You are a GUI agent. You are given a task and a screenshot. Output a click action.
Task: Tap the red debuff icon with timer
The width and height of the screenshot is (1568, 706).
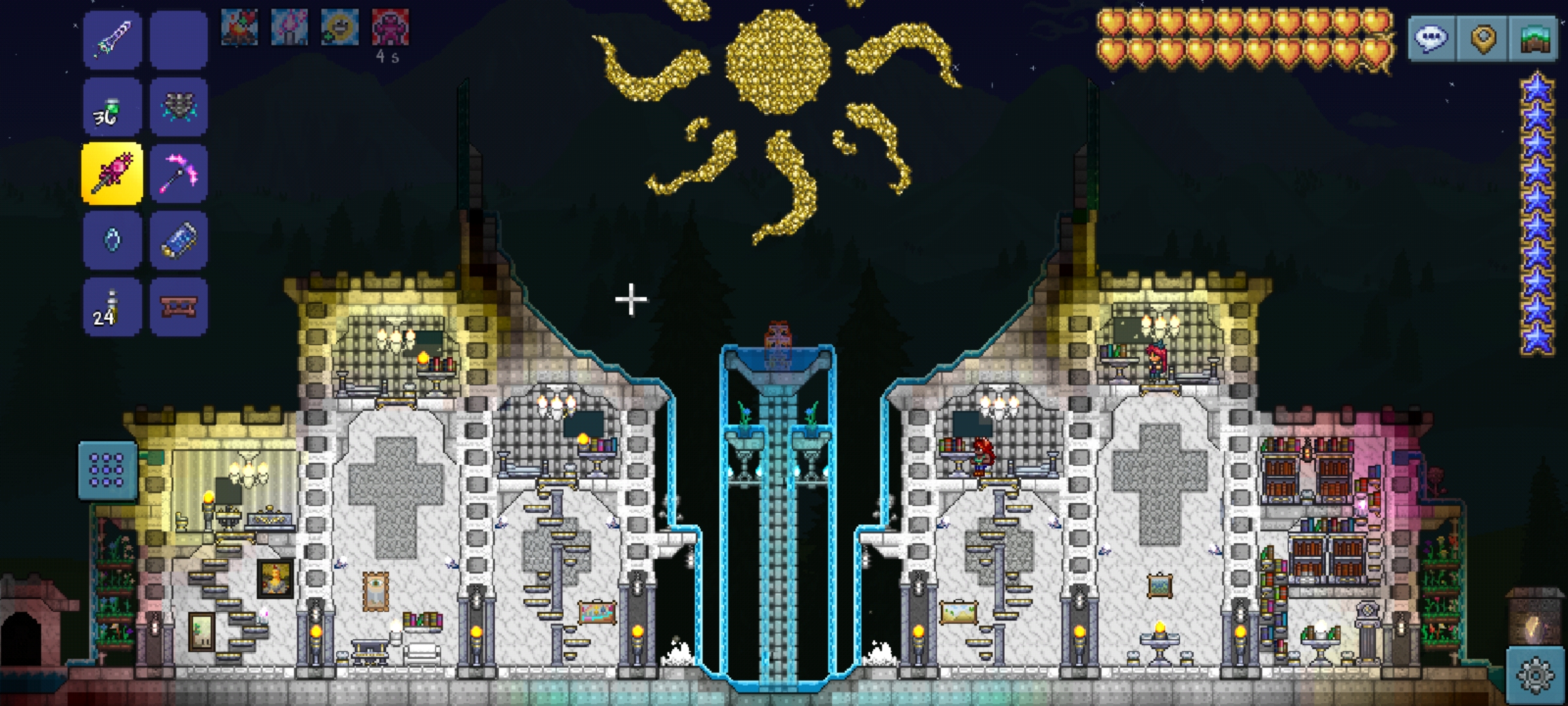390,27
